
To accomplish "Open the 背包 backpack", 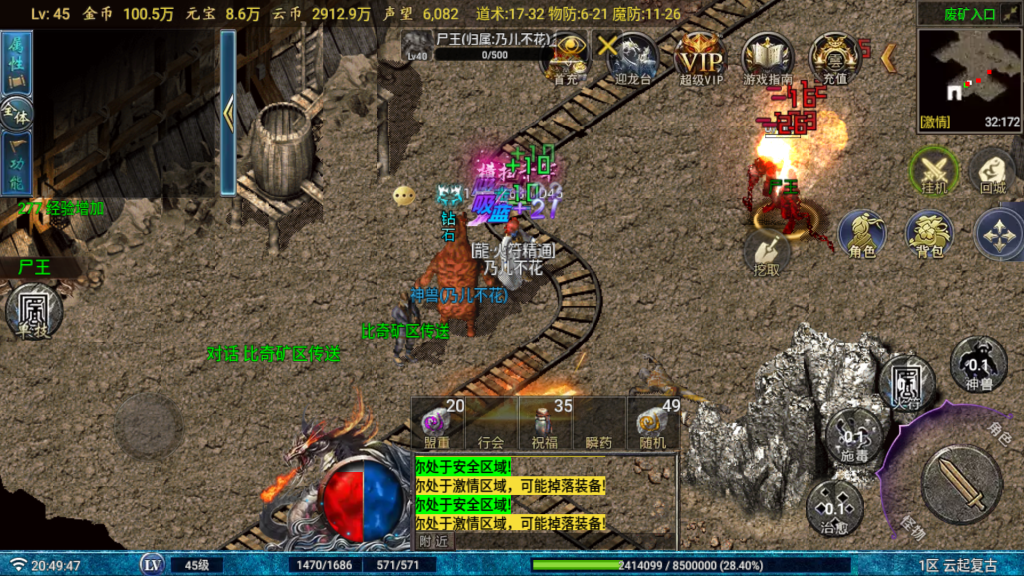I will (x=930, y=233).
